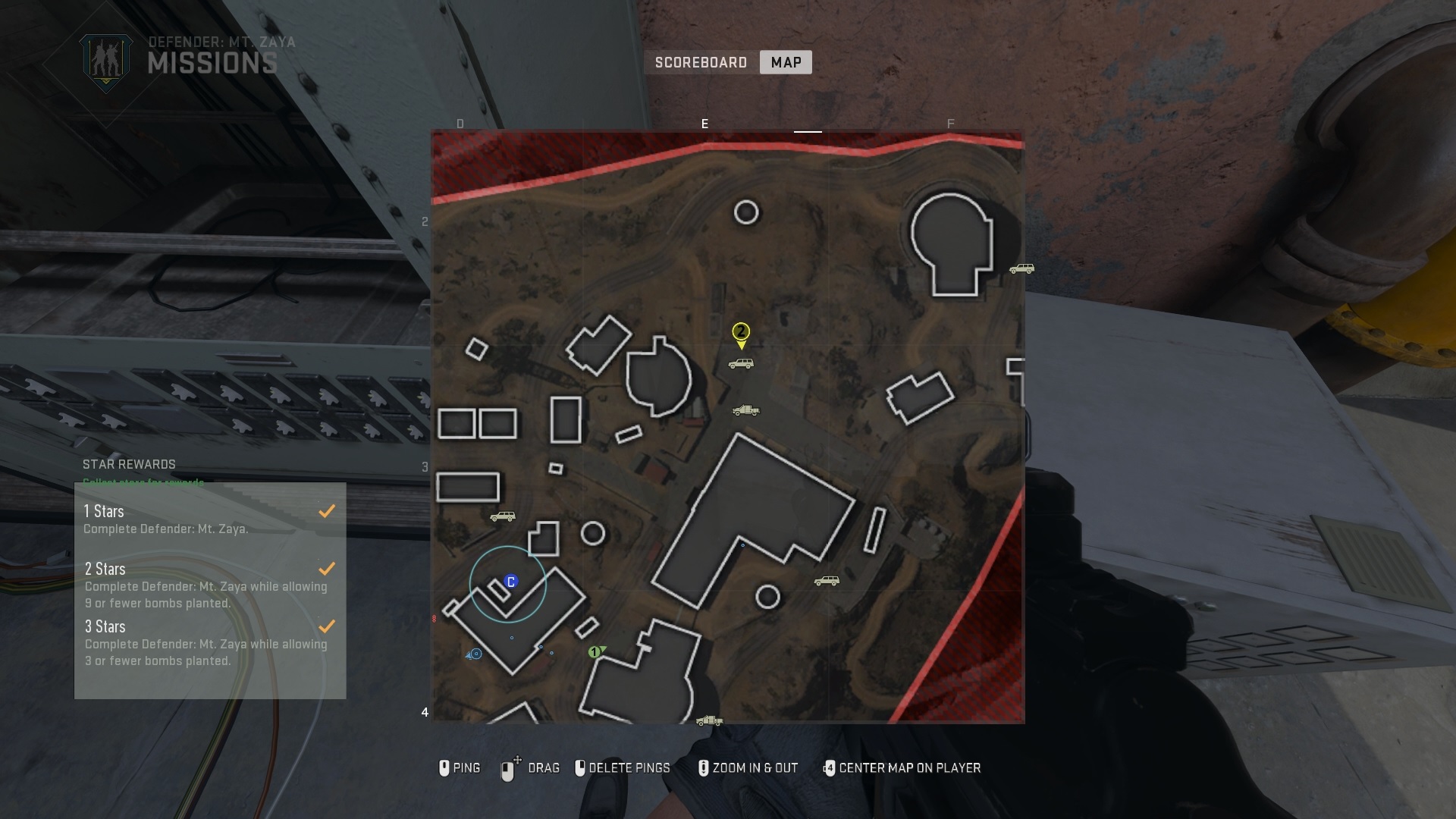
Task: Click the SUV icon on the right road
Action: [826, 581]
